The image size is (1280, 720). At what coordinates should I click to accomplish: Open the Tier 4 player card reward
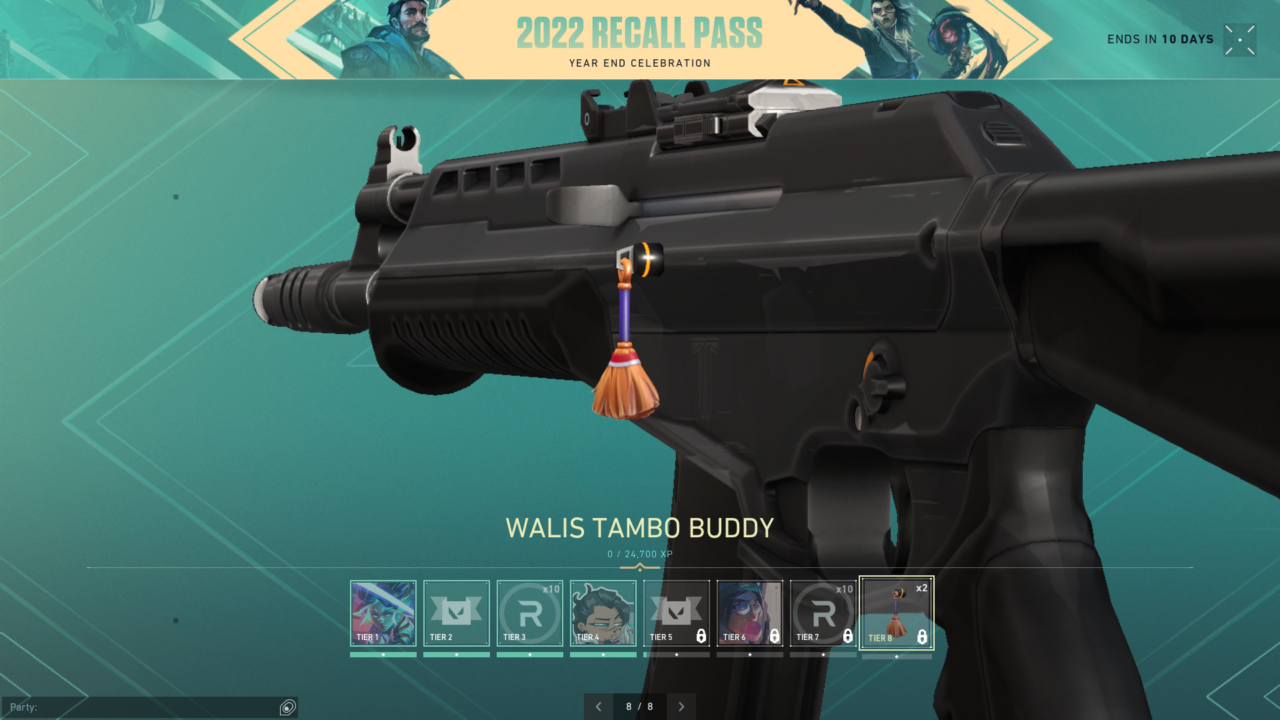click(x=602, y=612)
